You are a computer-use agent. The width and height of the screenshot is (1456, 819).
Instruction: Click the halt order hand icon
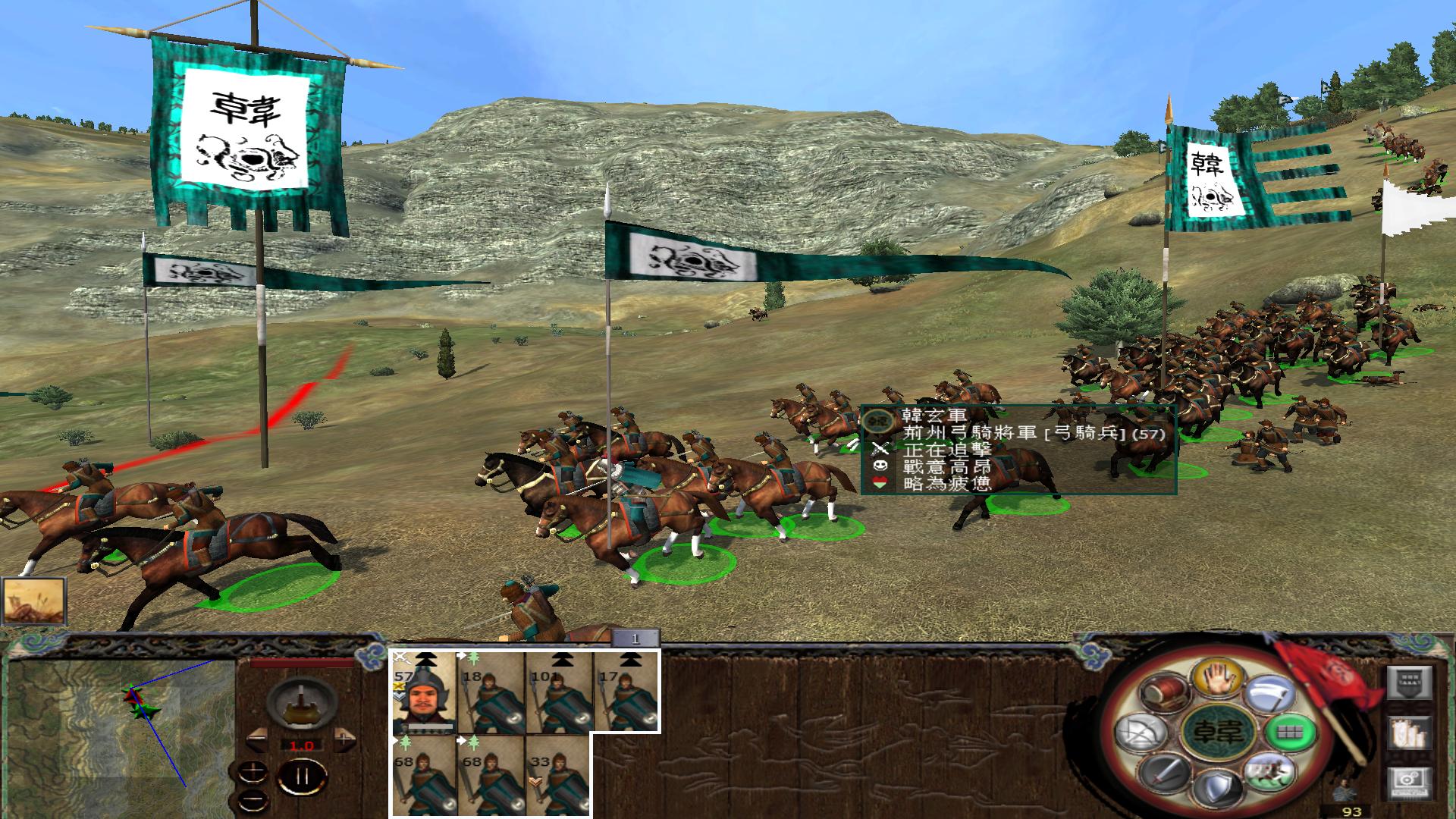(x=1219, y=681)
